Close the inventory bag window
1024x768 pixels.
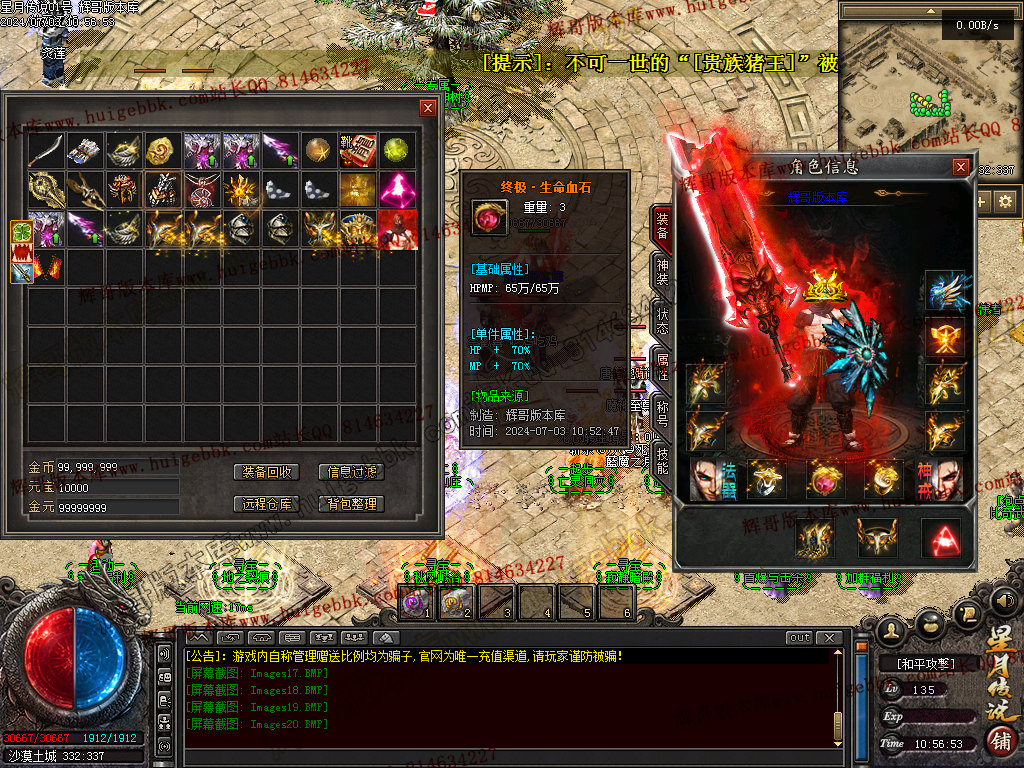428,107
